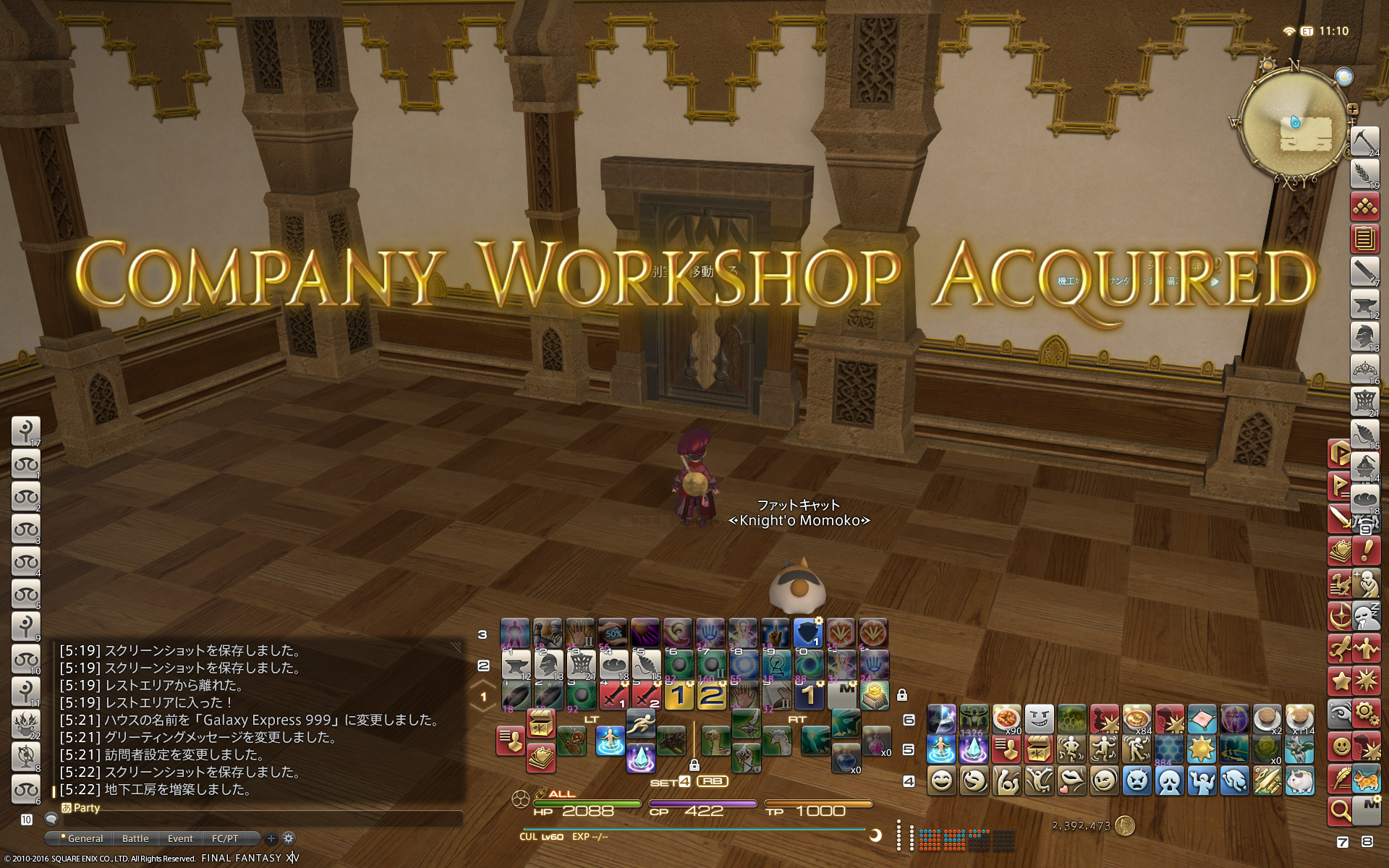Summon the unicorn mount
The width and height of the screenshot is (1389, 868).
[x=777, y=741]
